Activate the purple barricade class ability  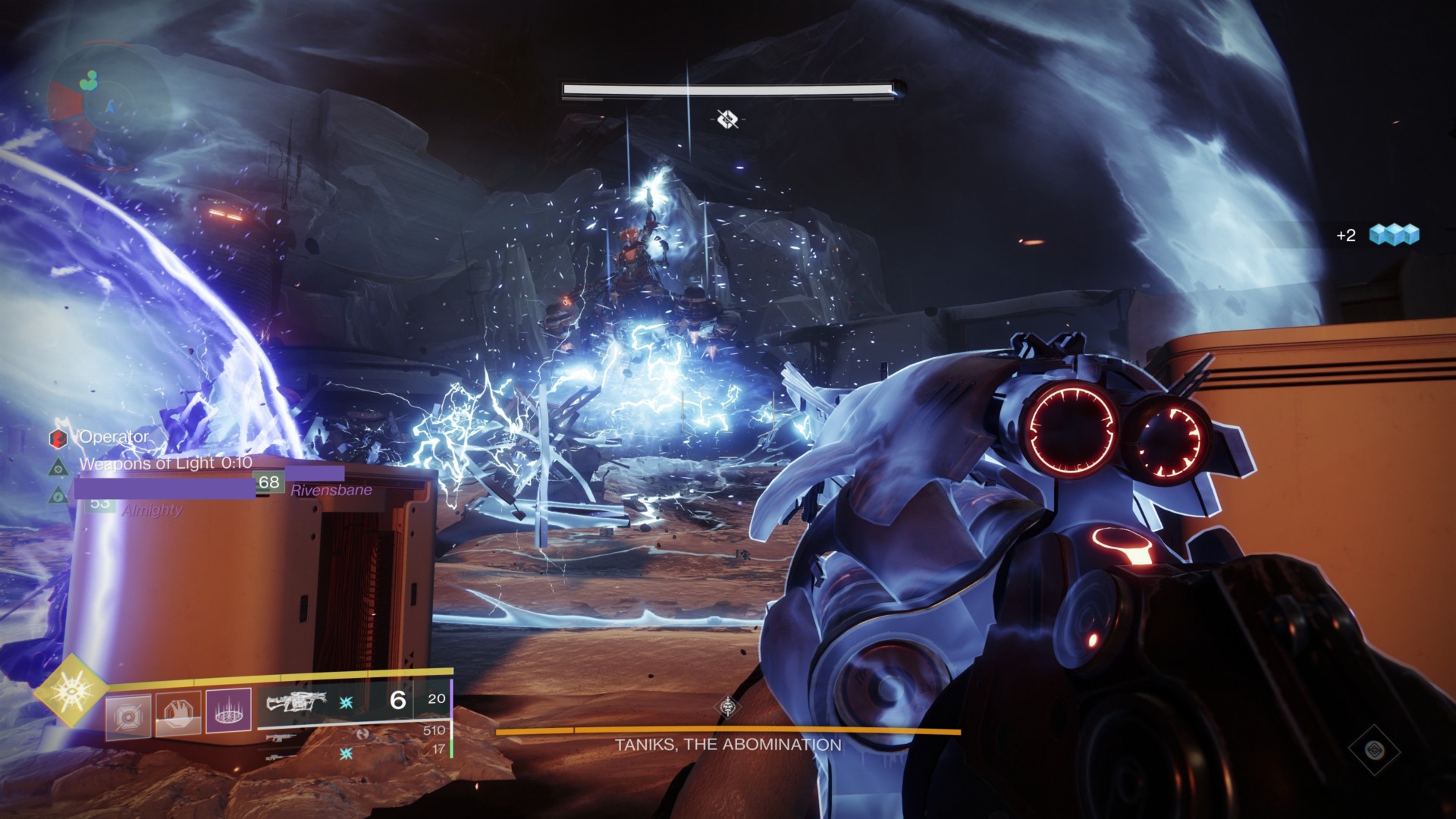tap(228, 711)
